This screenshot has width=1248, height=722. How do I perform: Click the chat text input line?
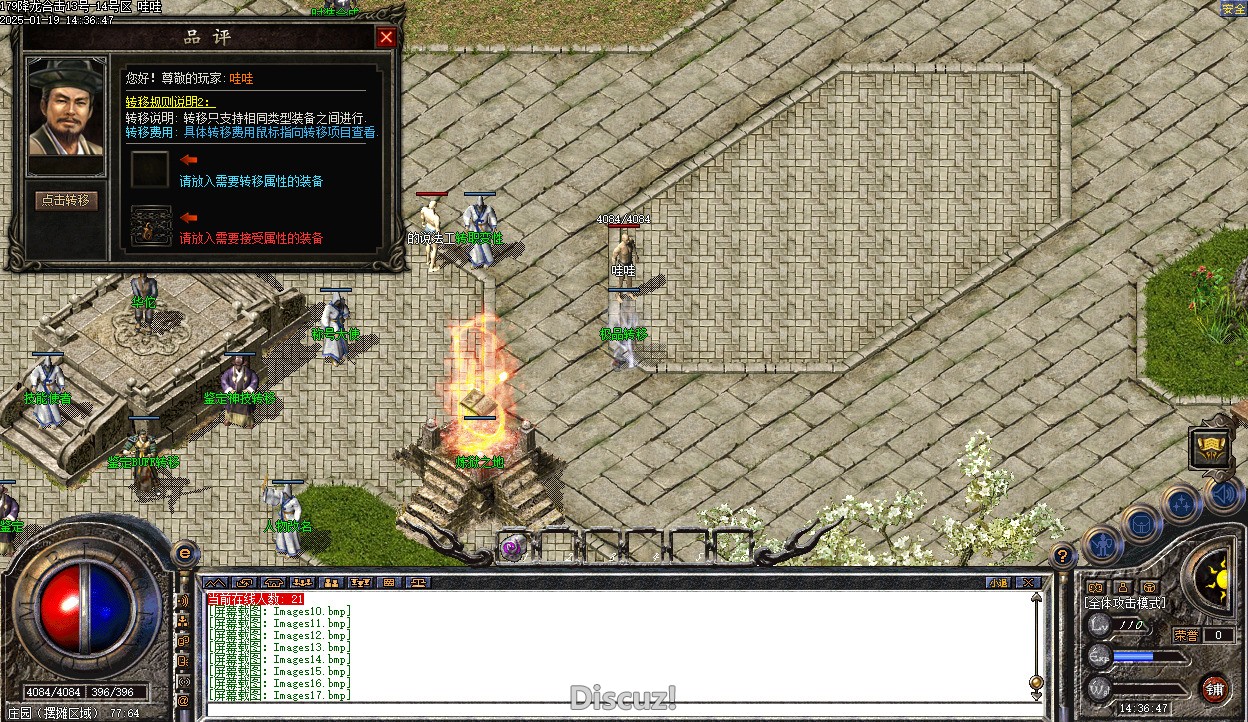600,709
